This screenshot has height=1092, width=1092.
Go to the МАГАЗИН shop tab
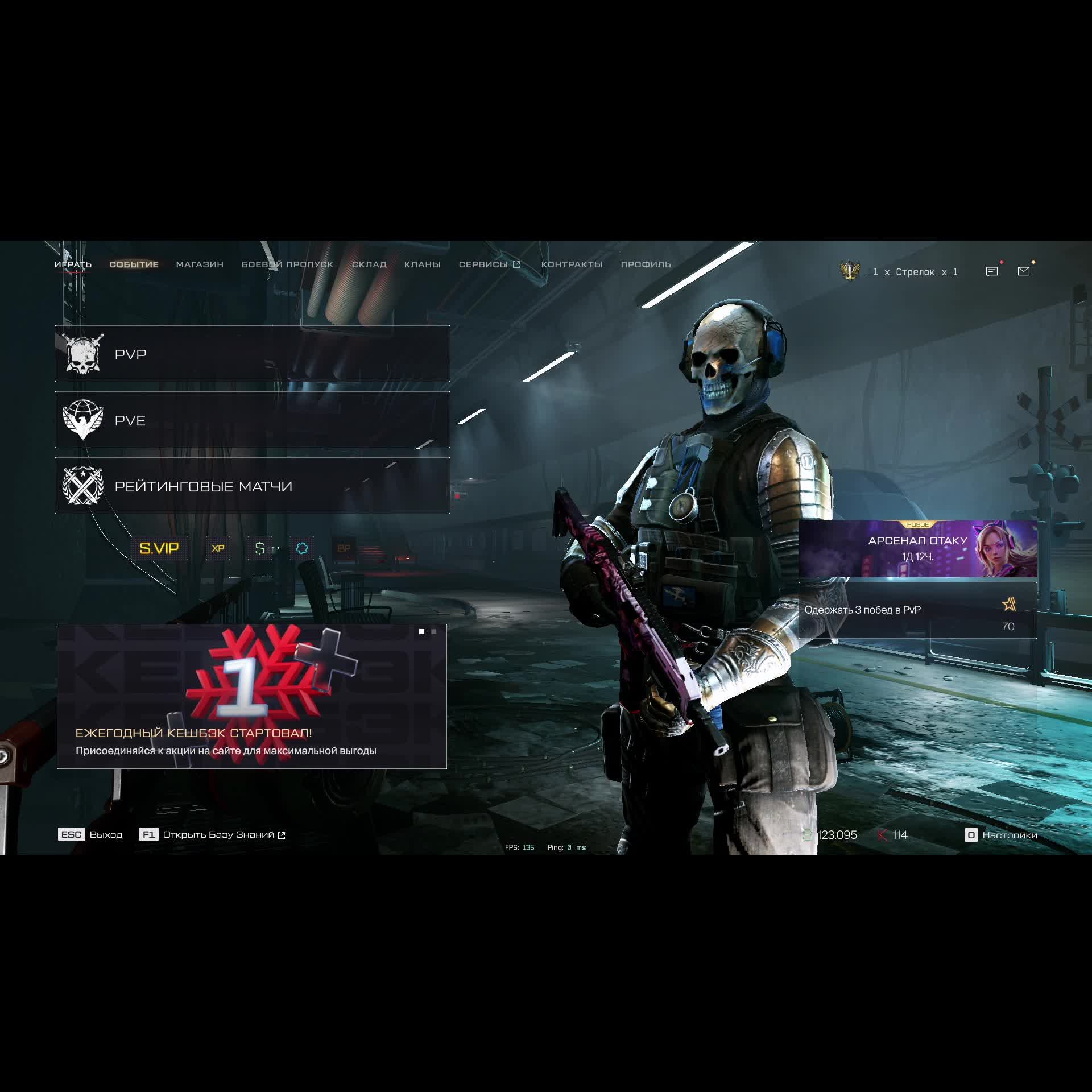point(200,264)
